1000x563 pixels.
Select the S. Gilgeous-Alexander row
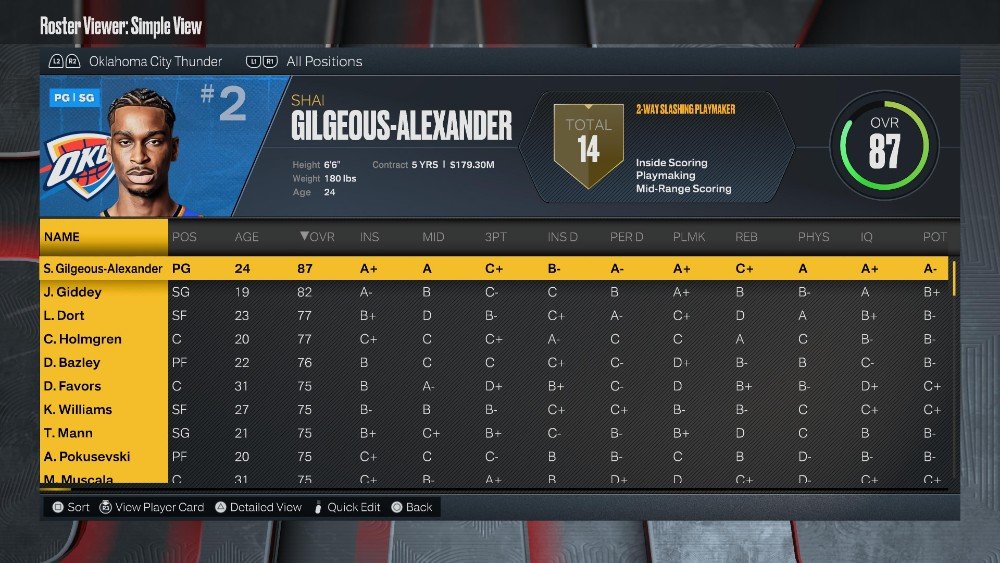pyautogui.click(x=103, y=269)
